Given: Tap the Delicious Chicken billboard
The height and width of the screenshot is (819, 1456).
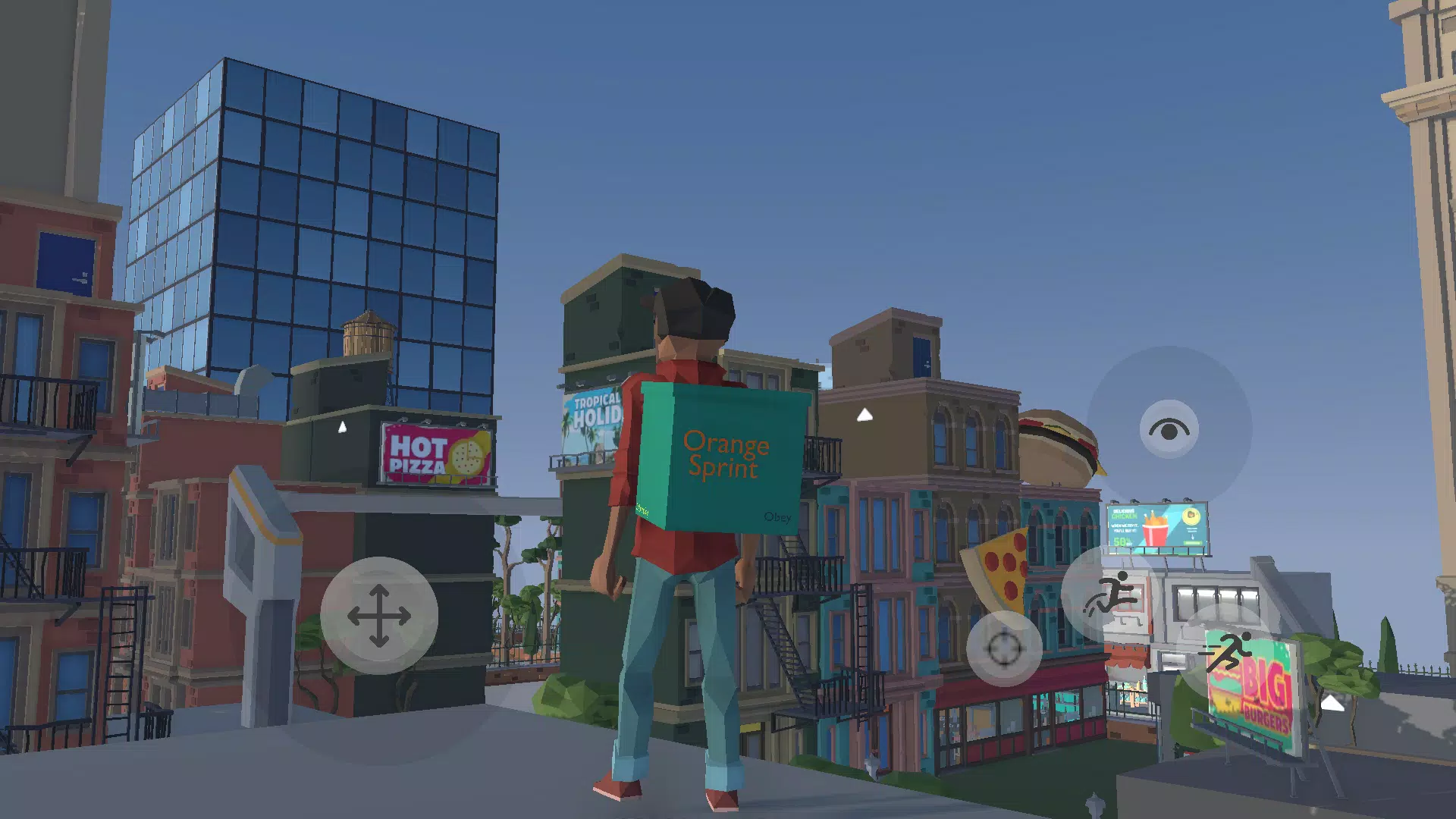Looking at the screenshot, I should (1158, 523).
